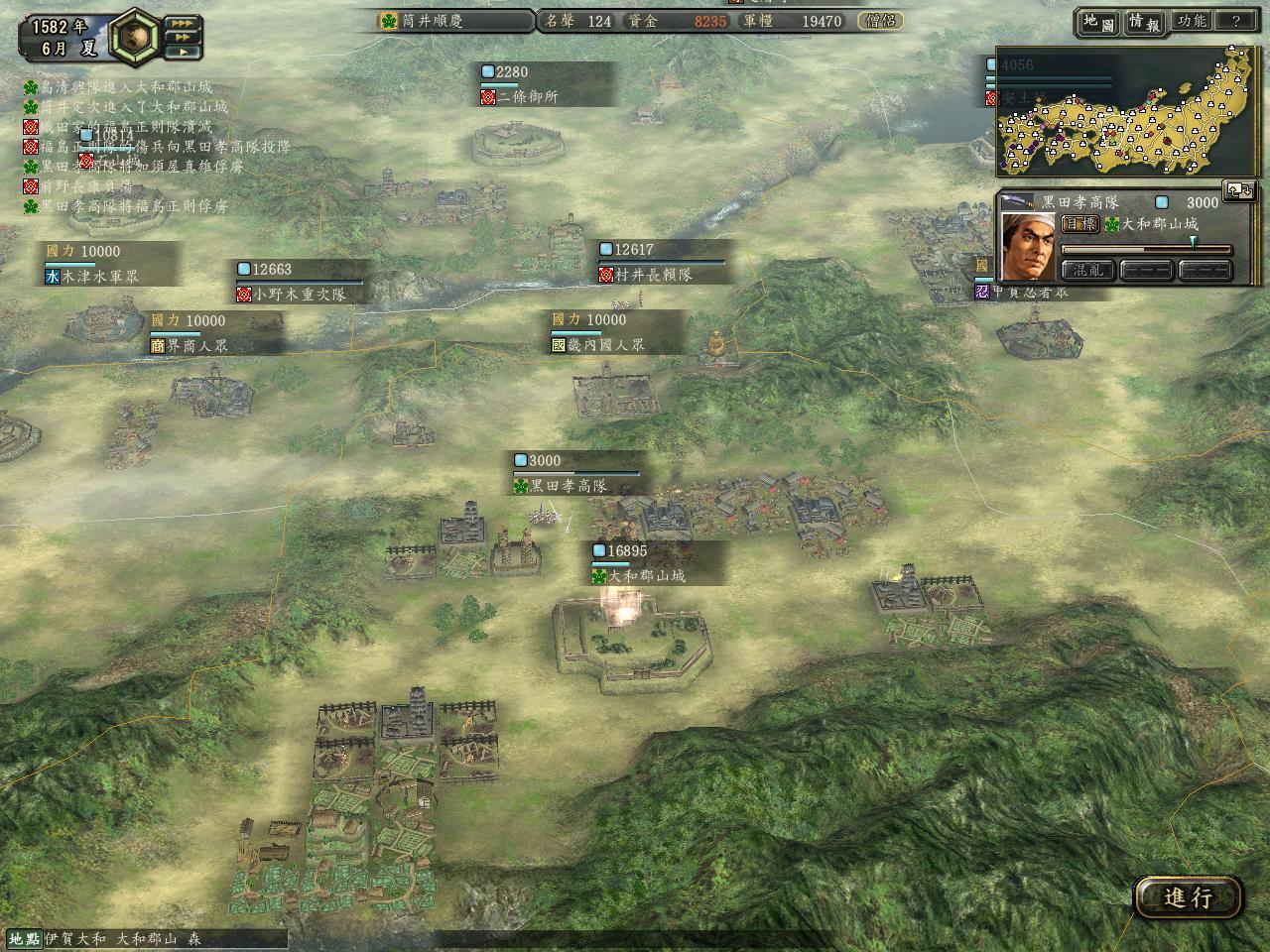Click the 進行 (Proceed) button
Image resolution: width=1270 pixels, height=952 pixels.
(x=1188, y=897)
